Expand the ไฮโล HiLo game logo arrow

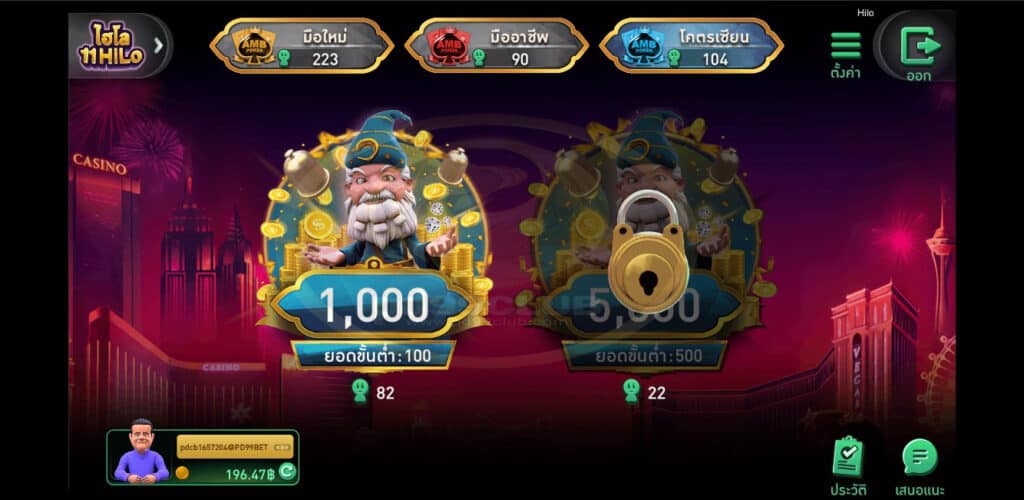(159, 45)
